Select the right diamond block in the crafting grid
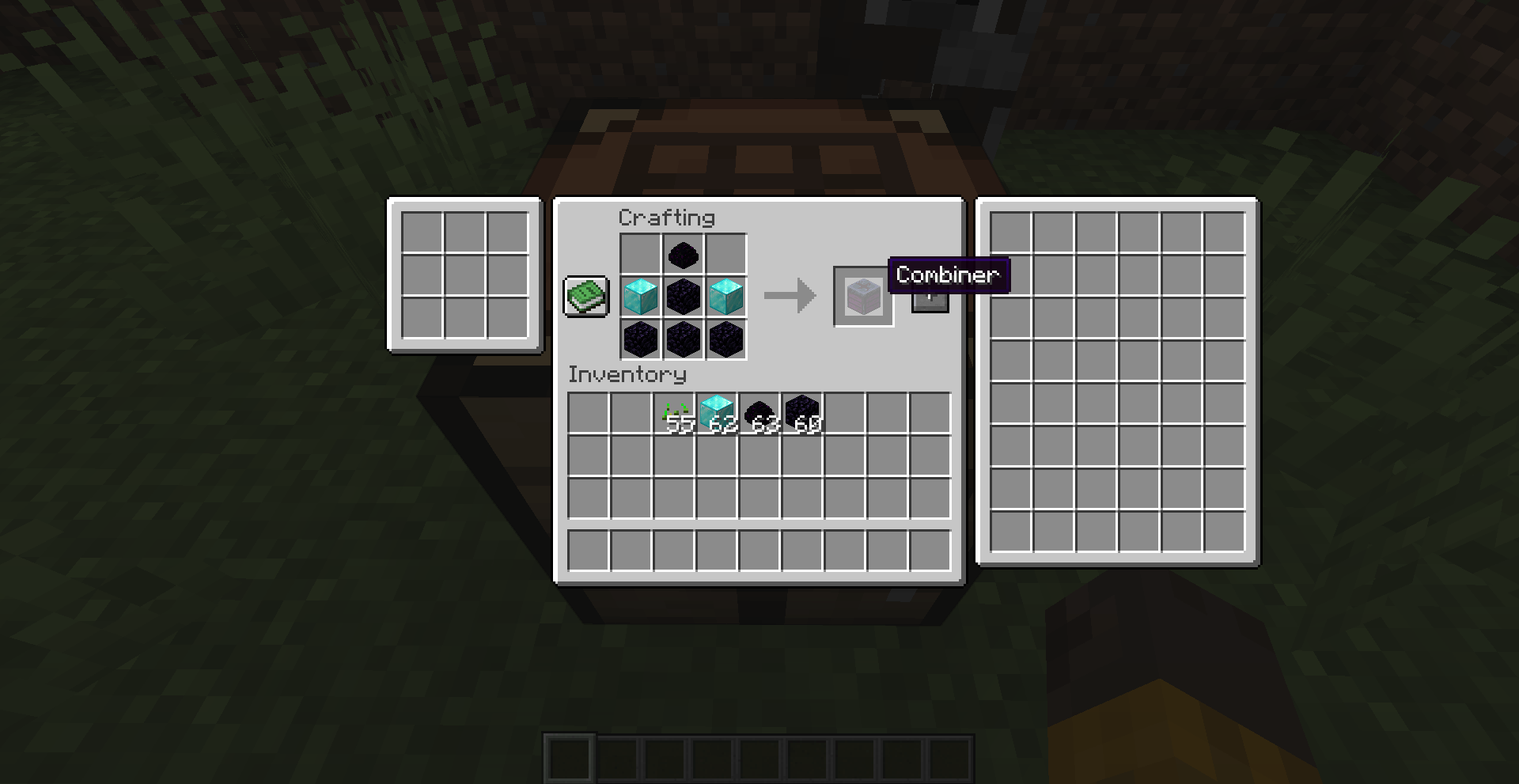Viewport: 1519px width, 784px height. (725, 297)
